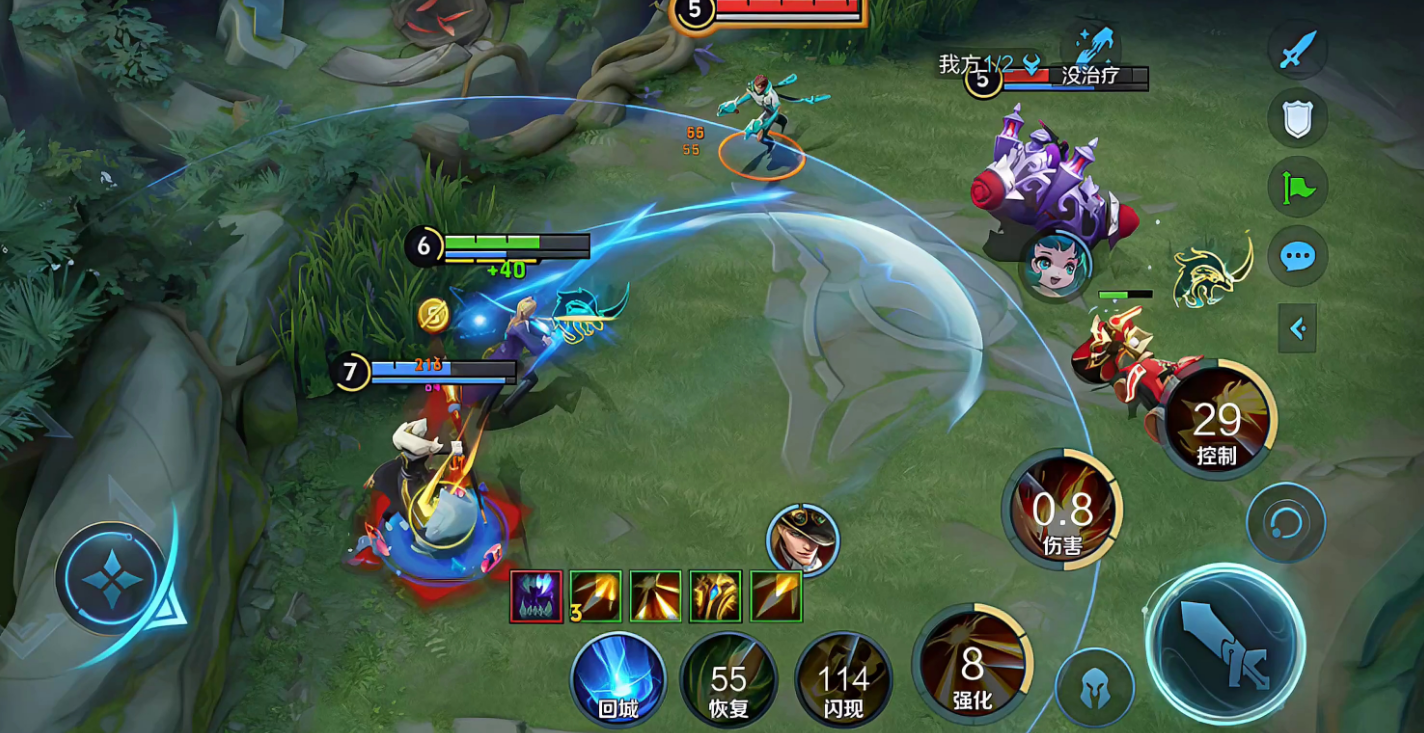Tap the cowboy-hat hero portrait
The image size is (1424, 733).
point(803,540)
